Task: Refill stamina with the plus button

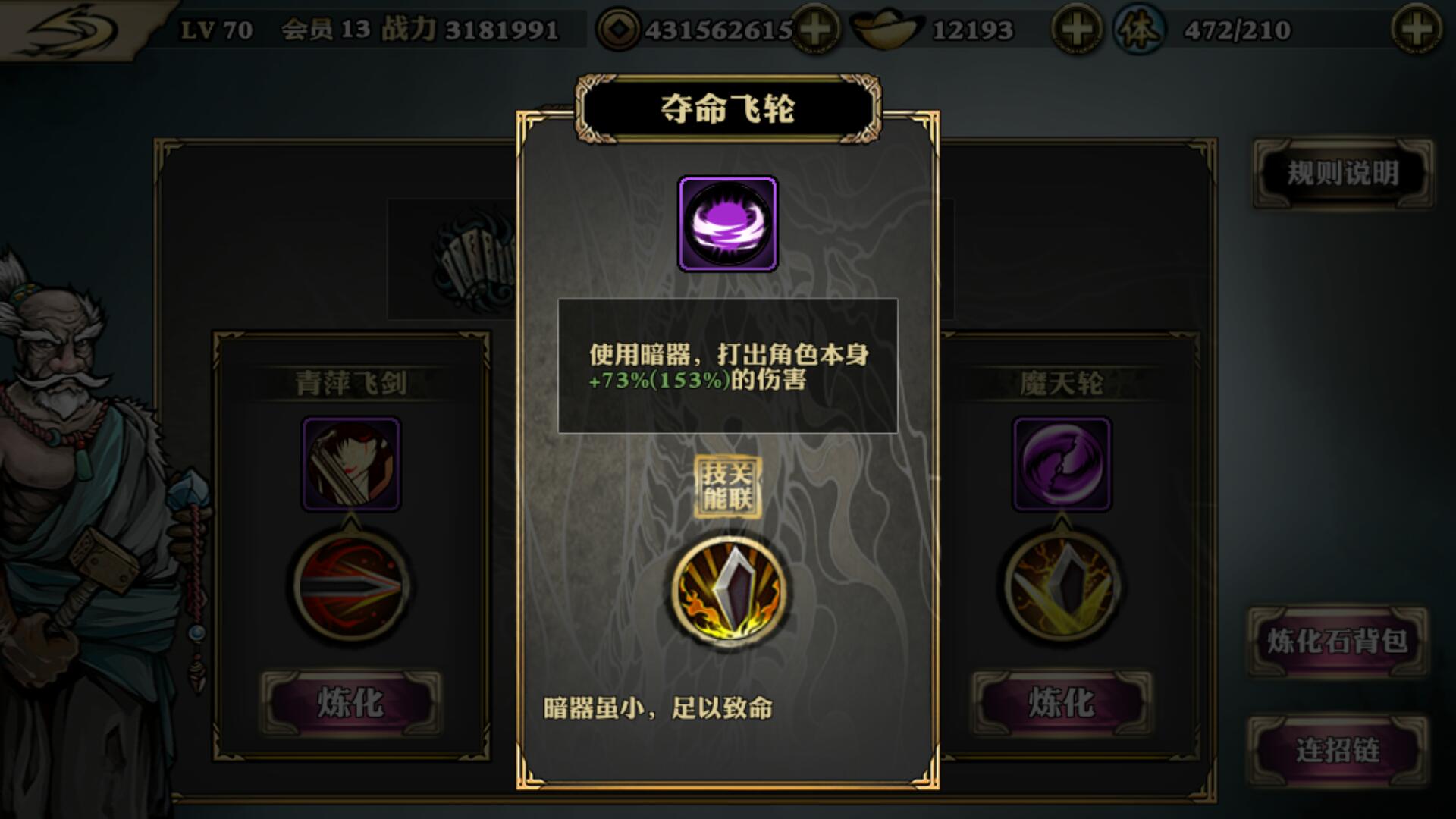Action: tap(1416, 30)
